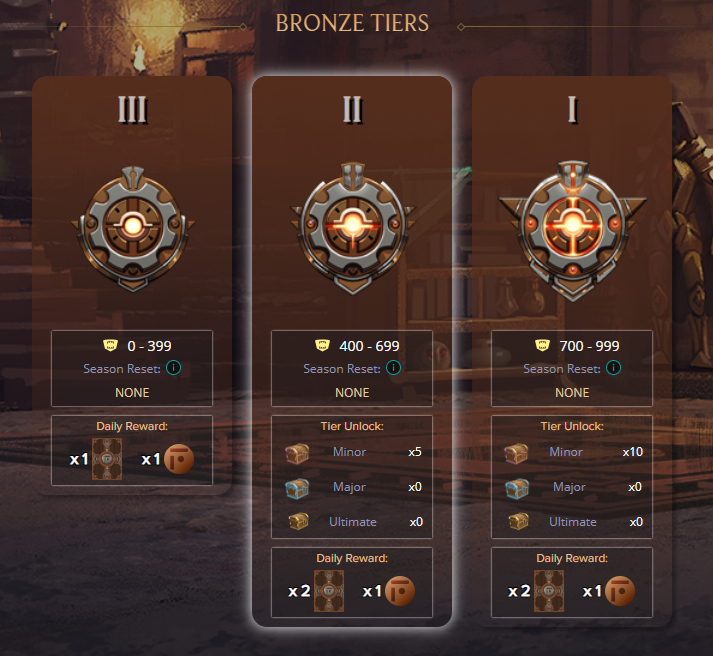713x656 pixels.
Task: Click Bronze III daily reward card icon
Action: coord(106,459)
